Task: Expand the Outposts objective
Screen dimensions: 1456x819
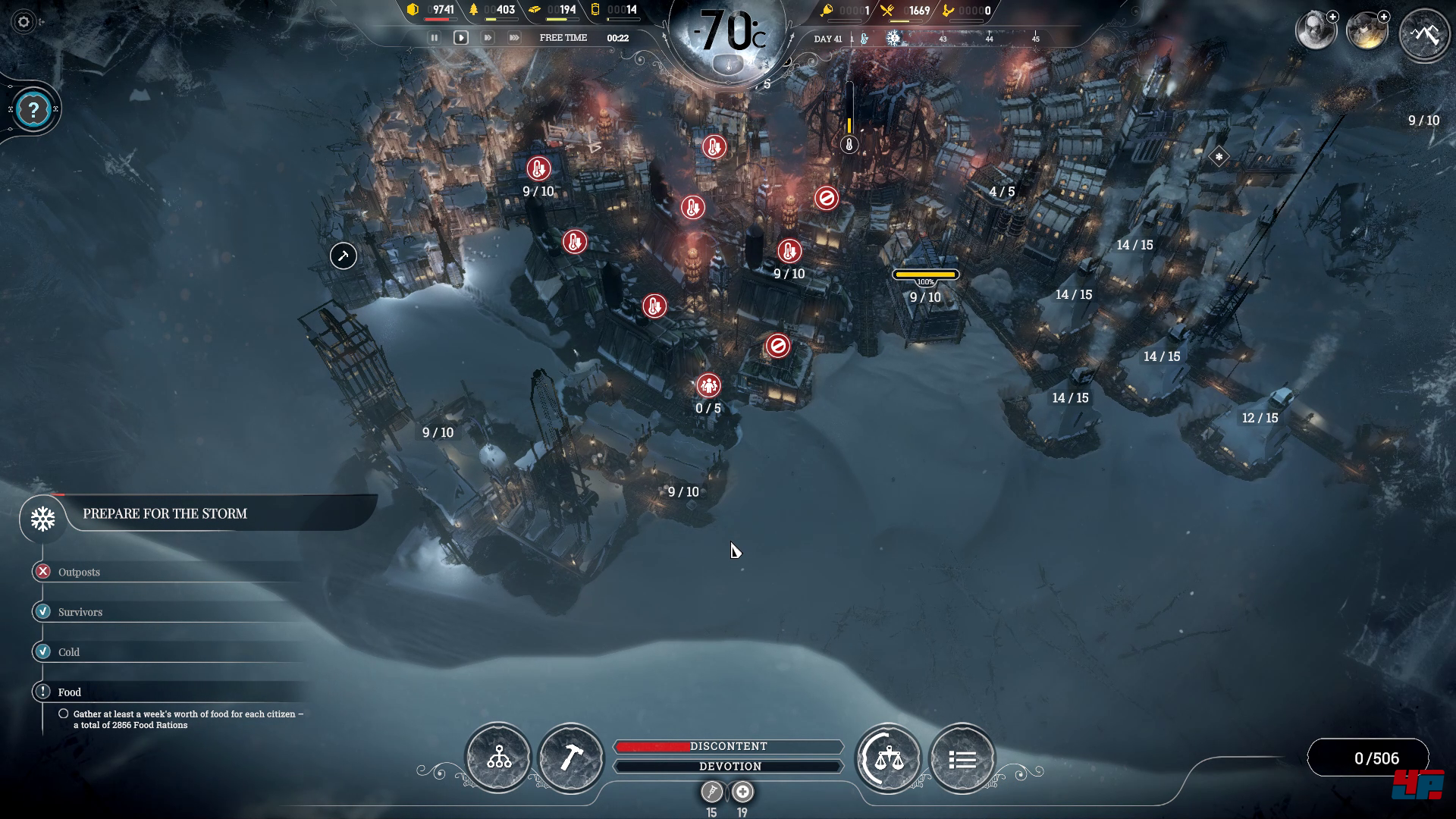Action: (79, 572)
